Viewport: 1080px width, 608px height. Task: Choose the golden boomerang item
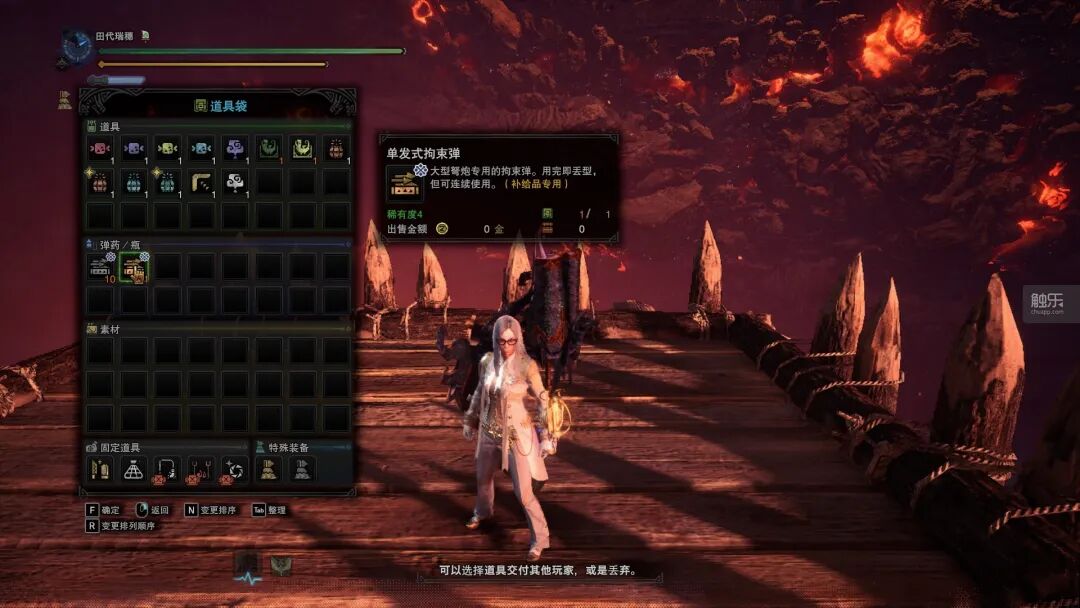(201, 182)
